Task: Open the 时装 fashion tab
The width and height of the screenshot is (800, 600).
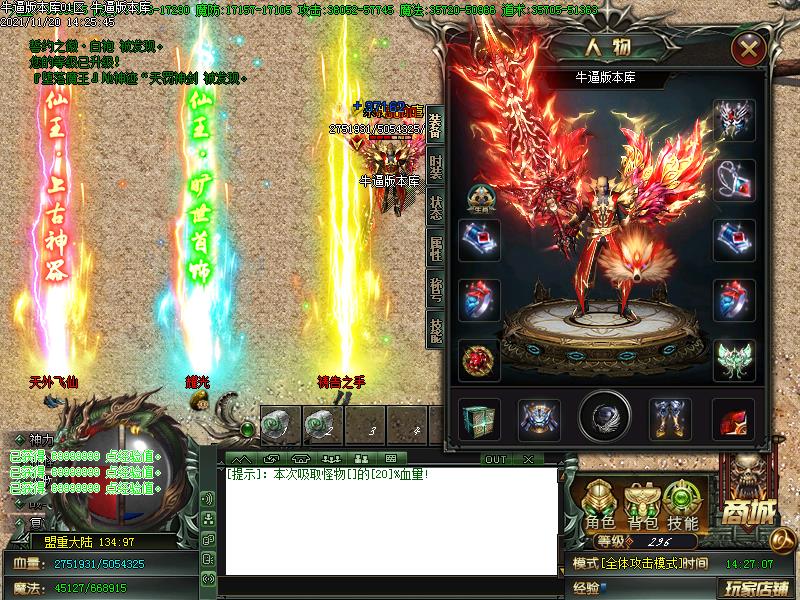Action: click(436, 166)
